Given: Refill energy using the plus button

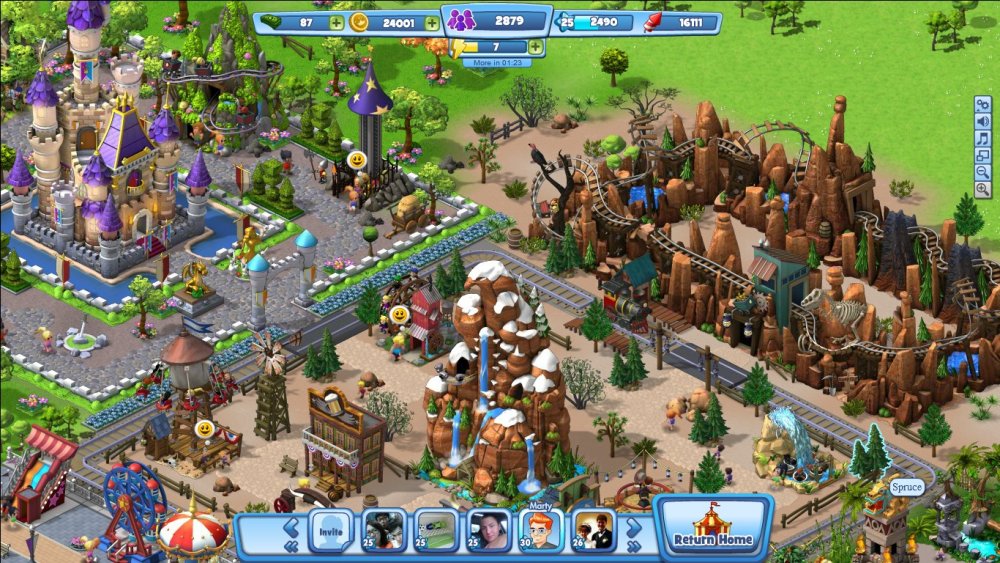Looking at the screenshot, I should coord(536,47).
